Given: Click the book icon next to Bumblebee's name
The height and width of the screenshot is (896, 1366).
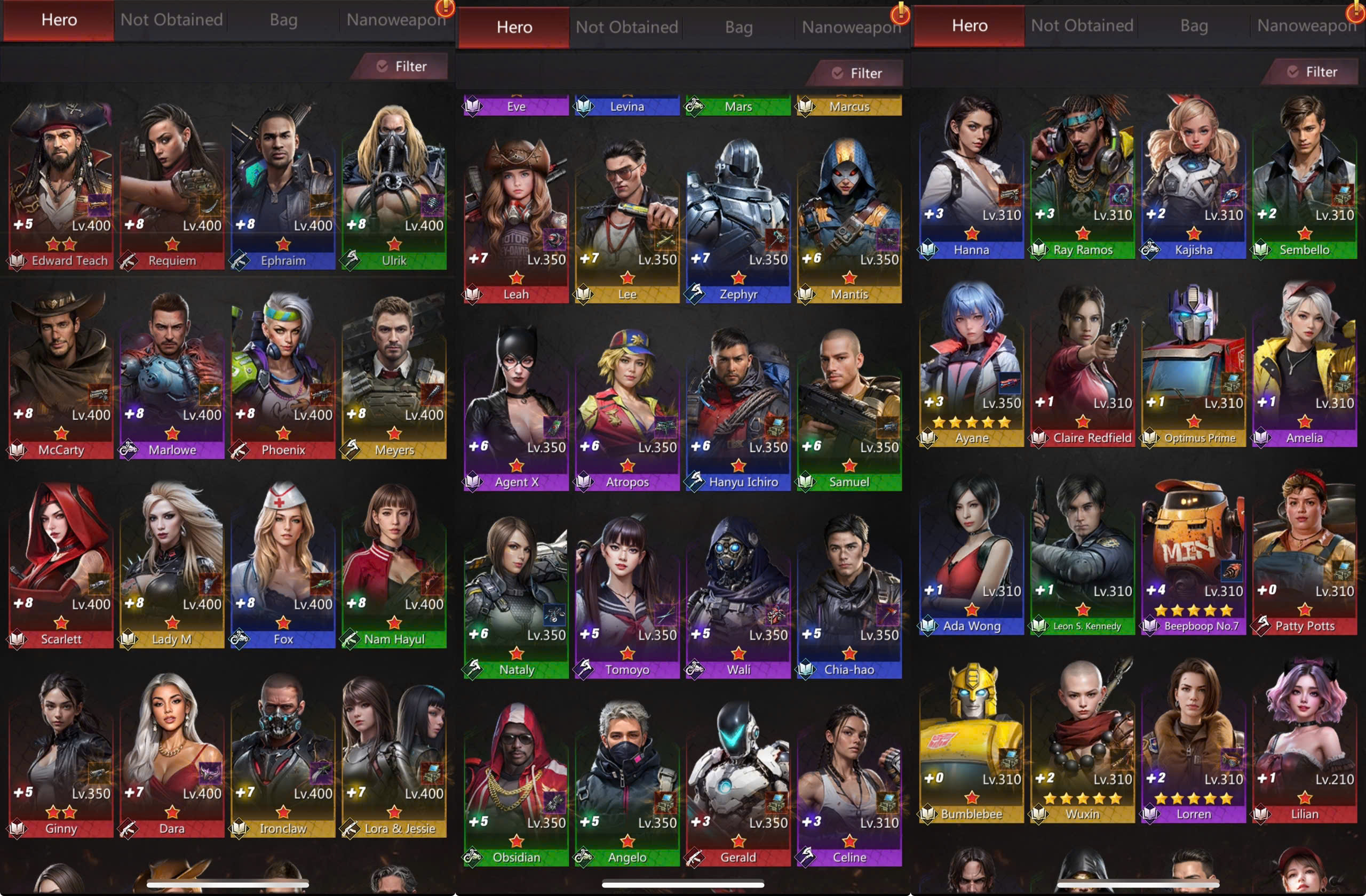Looking at the screenshot, I should [928, 813].
